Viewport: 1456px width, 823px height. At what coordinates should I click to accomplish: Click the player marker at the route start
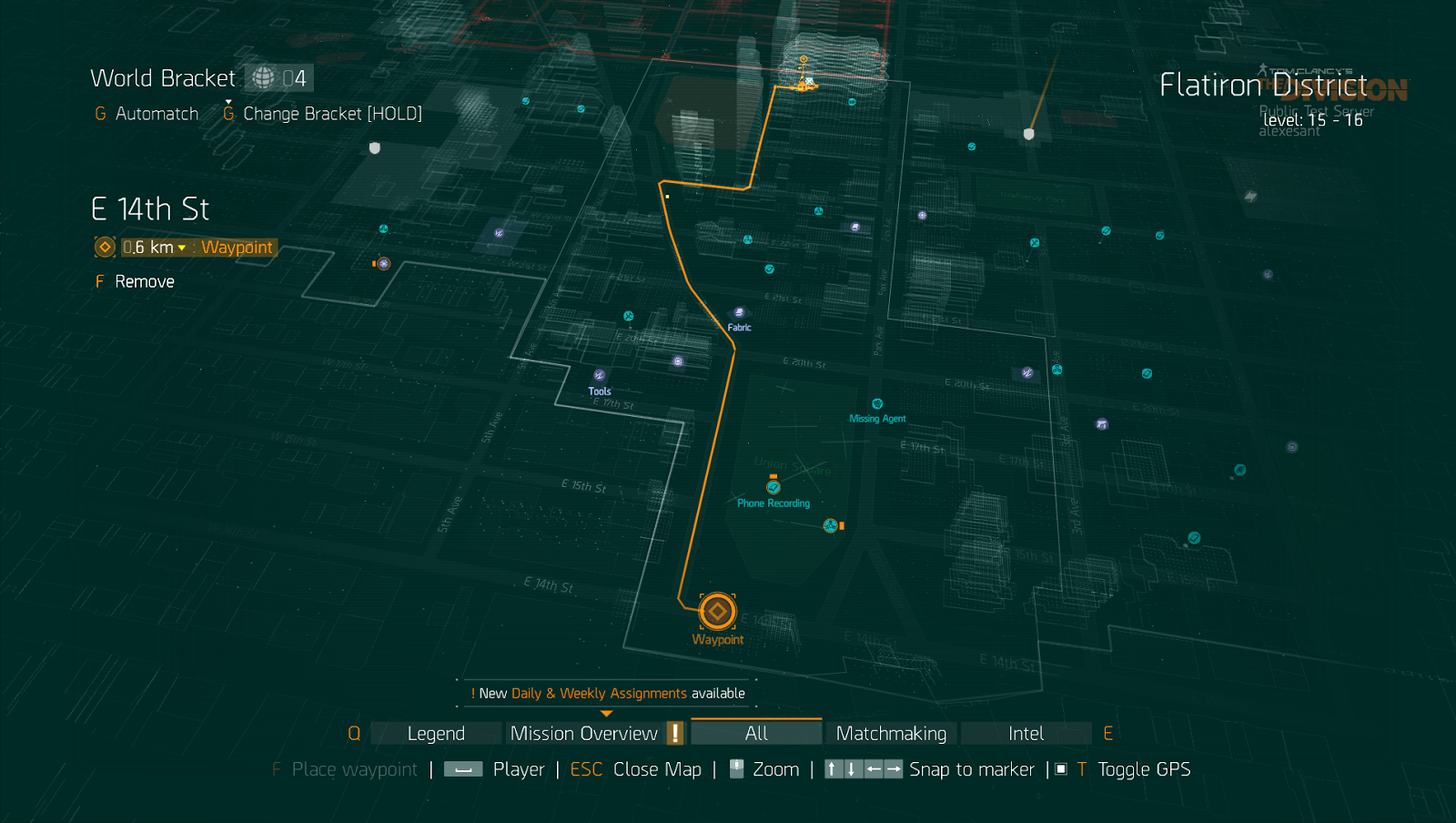coord(802,86)
